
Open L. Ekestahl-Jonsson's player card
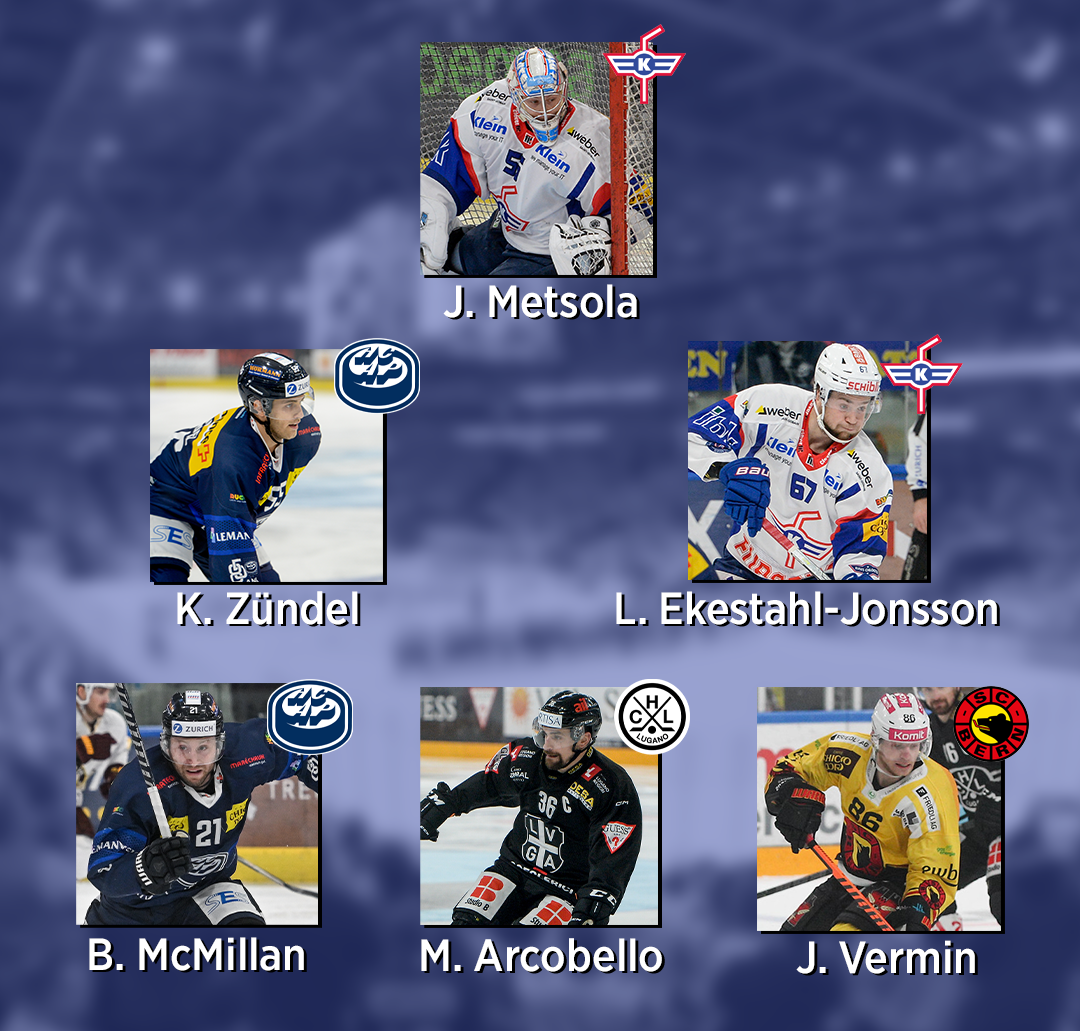pyautogui.click(x=807, y=462)
